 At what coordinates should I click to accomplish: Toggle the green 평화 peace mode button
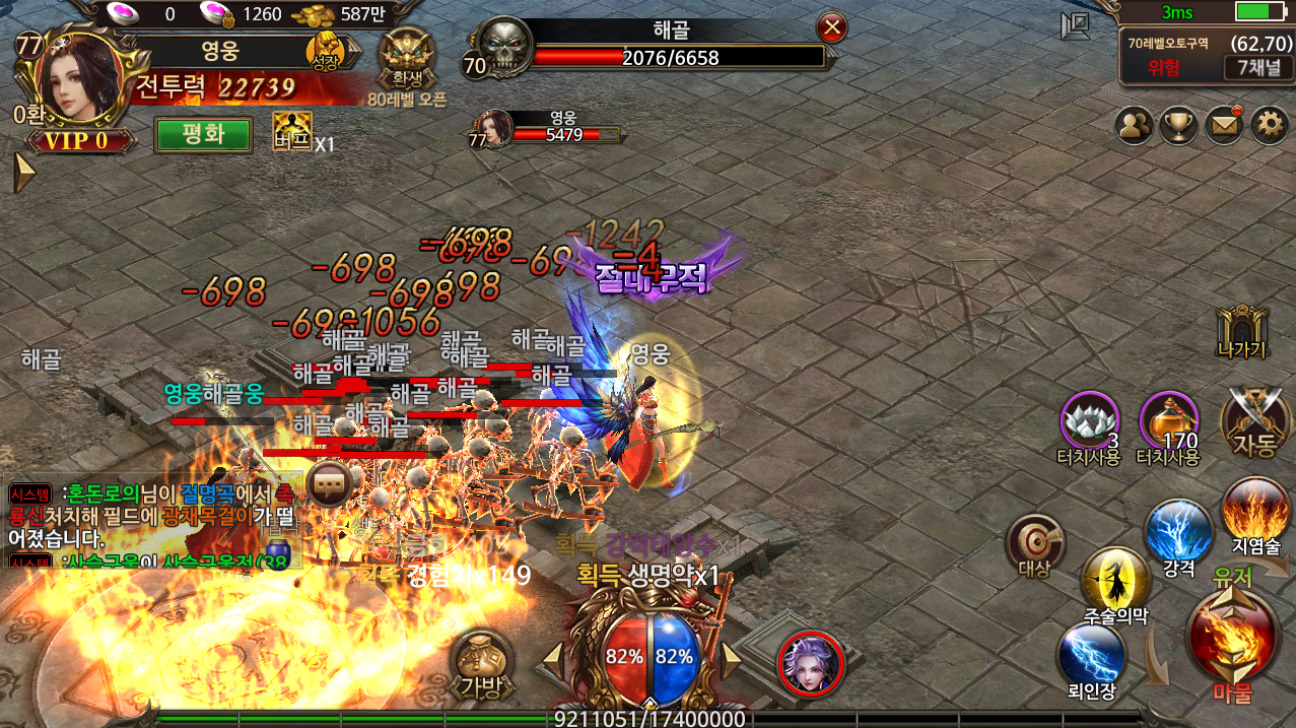[x=202, y=135]
